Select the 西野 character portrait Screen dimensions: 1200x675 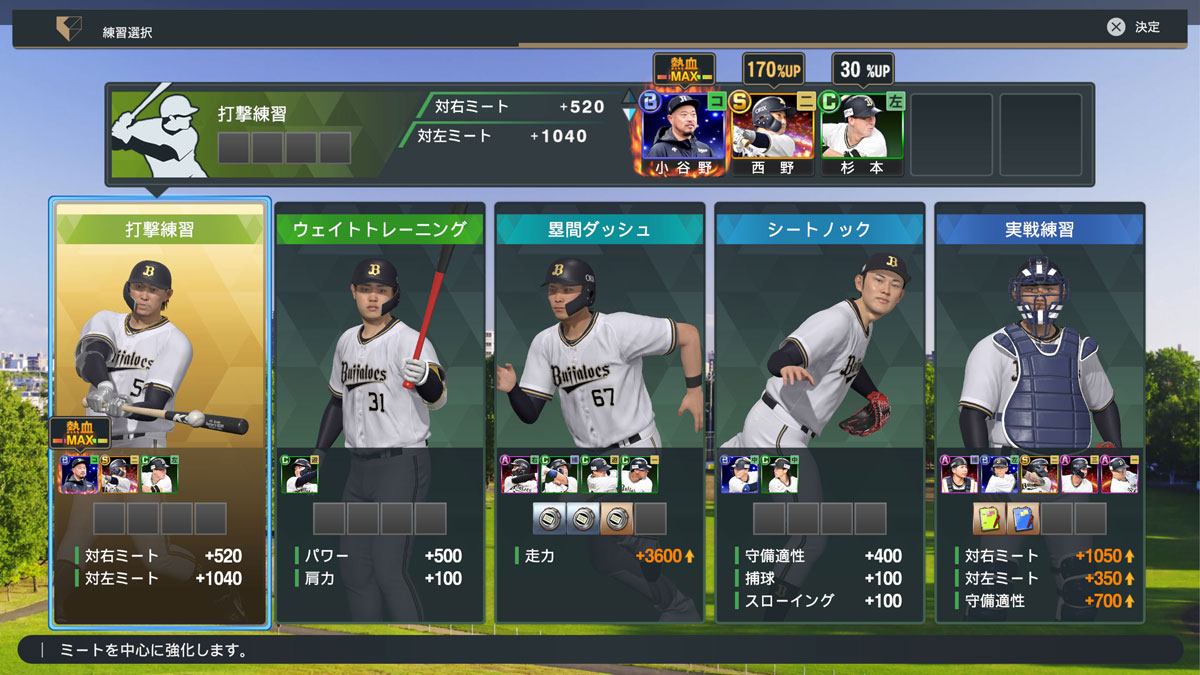click(x=774, y=133)
